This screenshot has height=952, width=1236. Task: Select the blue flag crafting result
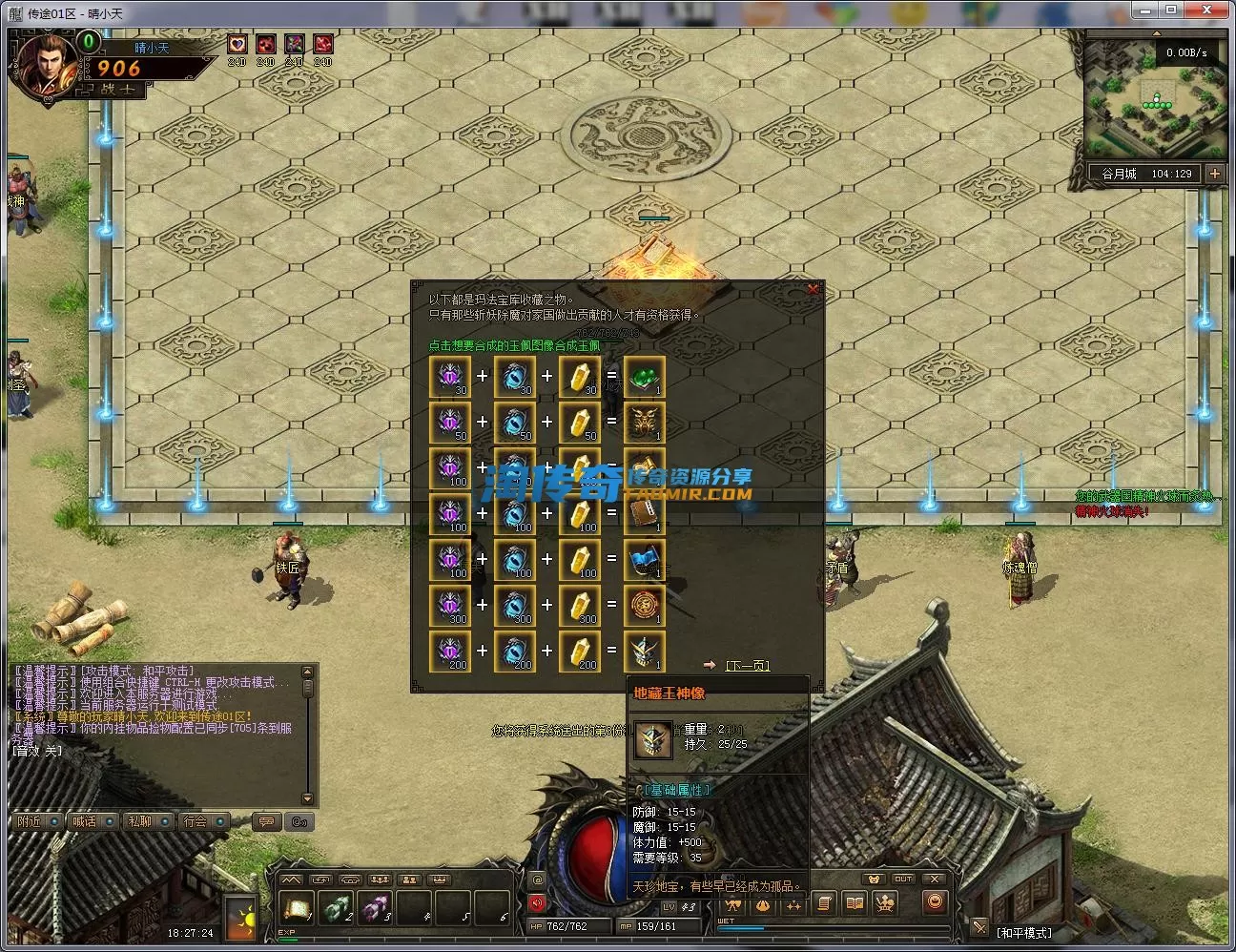coord(644,559)
